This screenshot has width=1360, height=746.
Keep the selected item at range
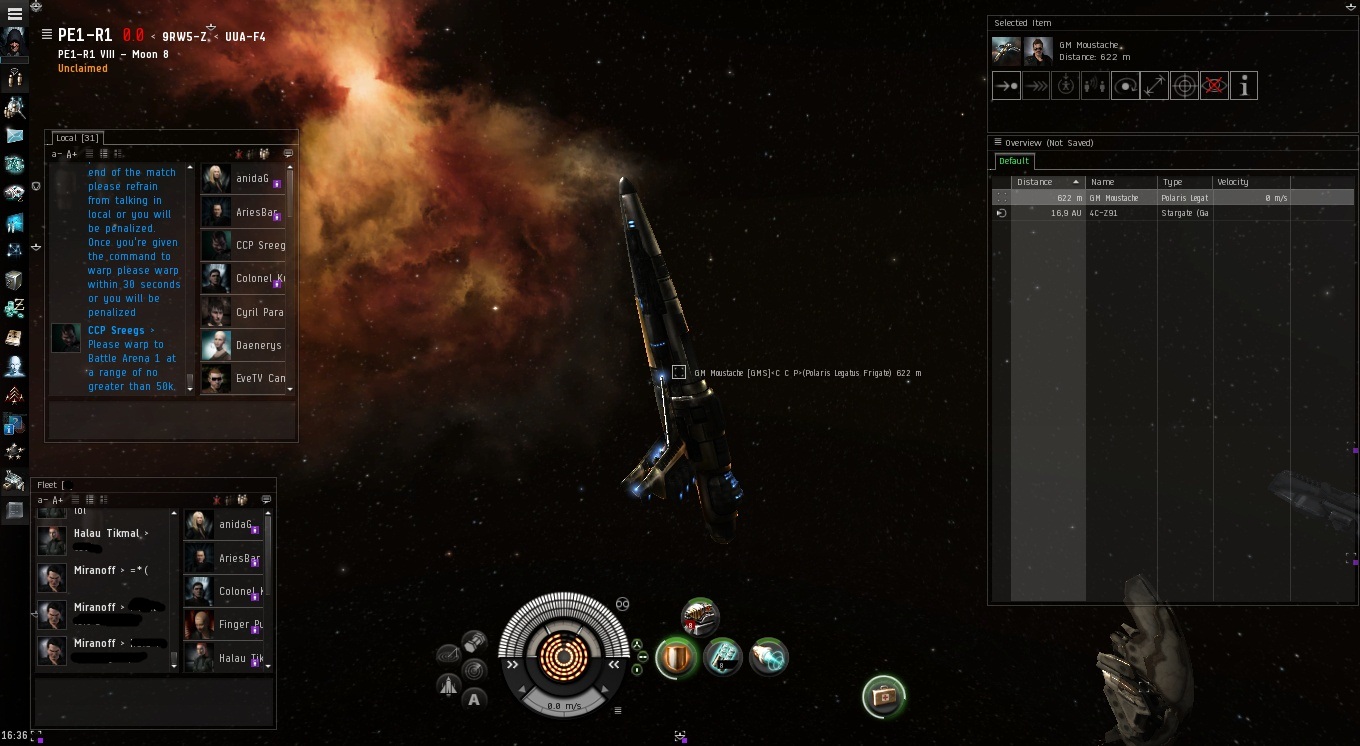[1155, 86]
